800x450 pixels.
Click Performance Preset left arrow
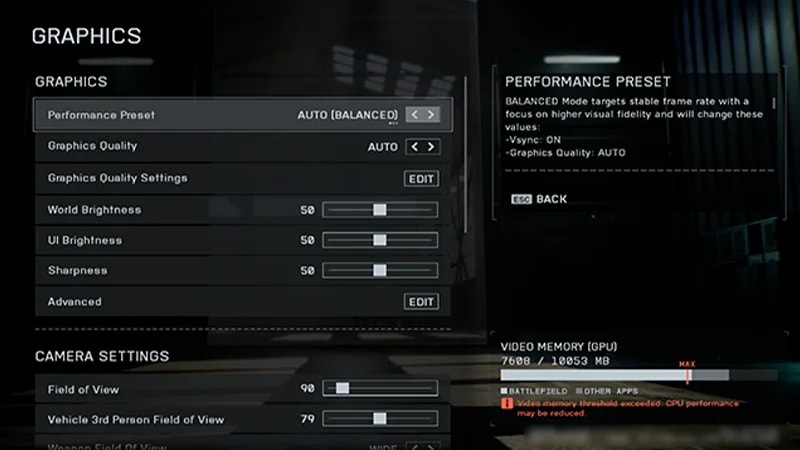coord(414,115)
